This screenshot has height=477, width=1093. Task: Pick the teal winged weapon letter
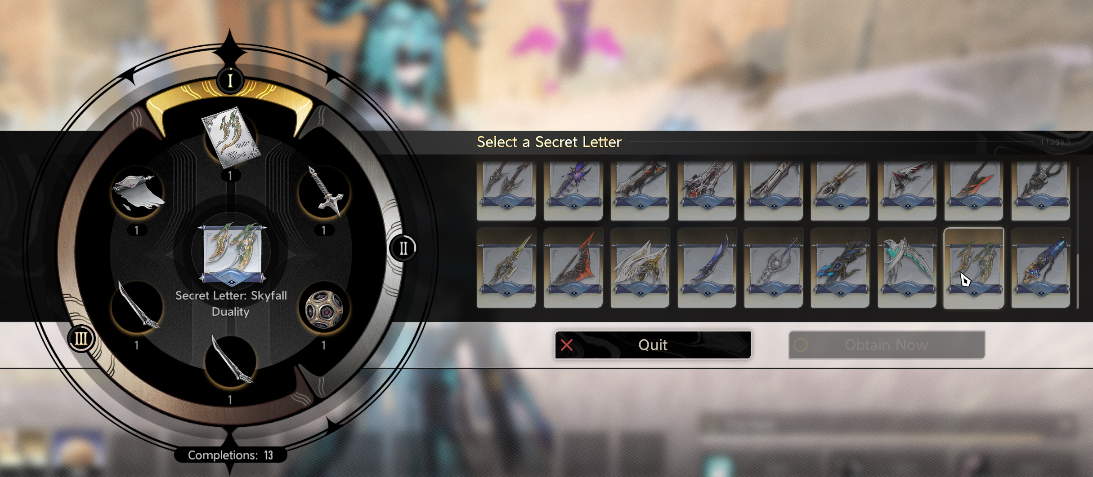point(907,267)
